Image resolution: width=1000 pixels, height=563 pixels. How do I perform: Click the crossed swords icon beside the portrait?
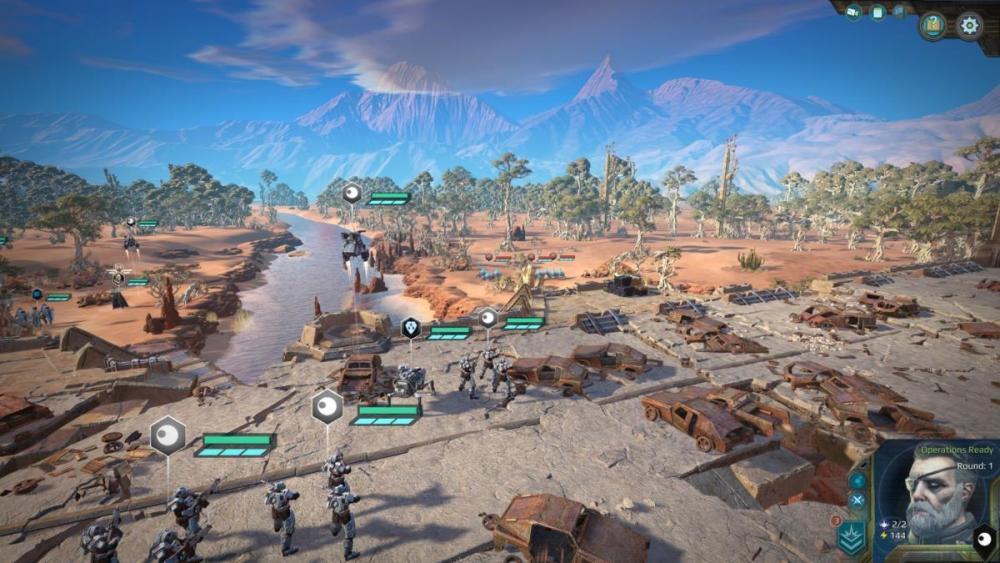pos(857,499)
